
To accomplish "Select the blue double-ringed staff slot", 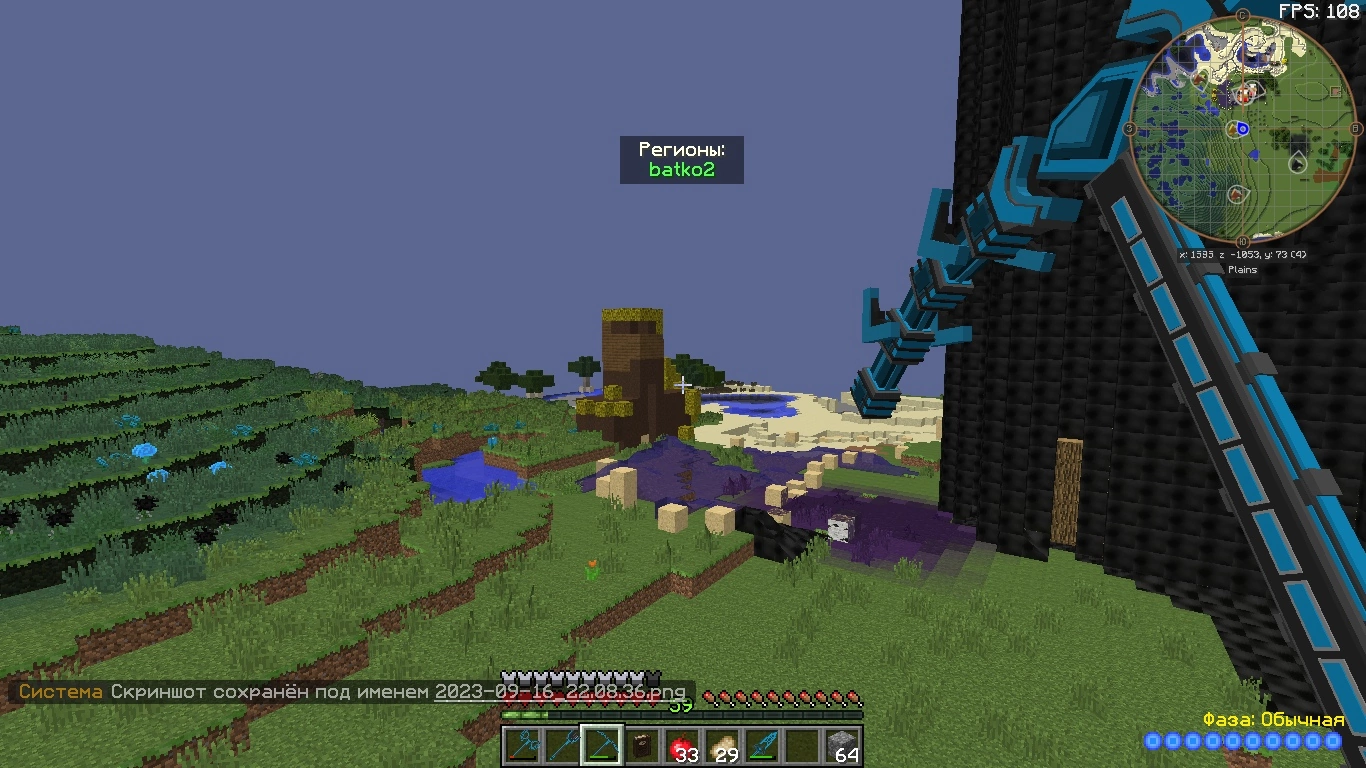I will coord(522,746).
